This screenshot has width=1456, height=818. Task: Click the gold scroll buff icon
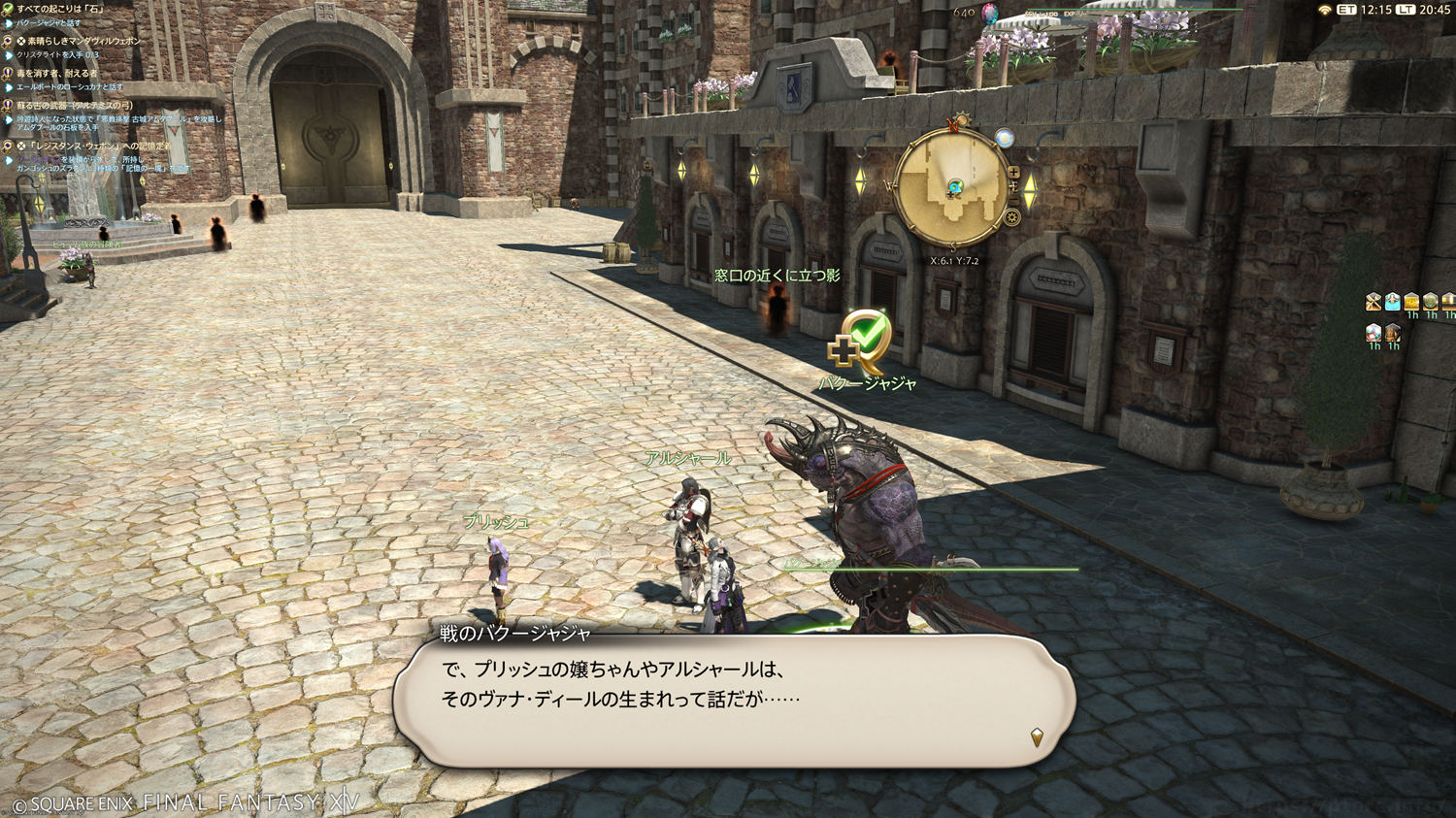(x=1411, y=303)
